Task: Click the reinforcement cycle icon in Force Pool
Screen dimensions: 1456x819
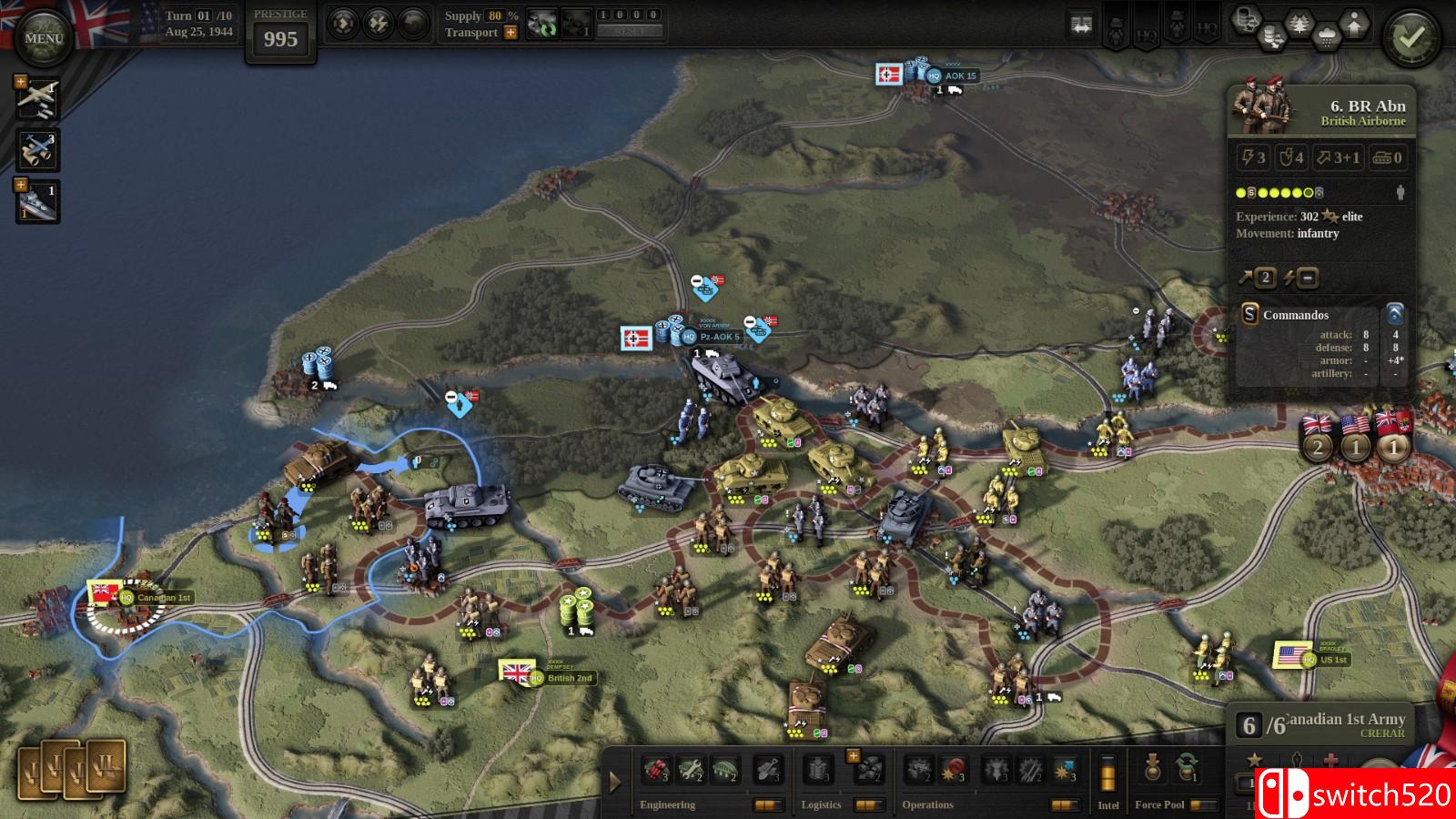Action: [x=1185, y=769]
